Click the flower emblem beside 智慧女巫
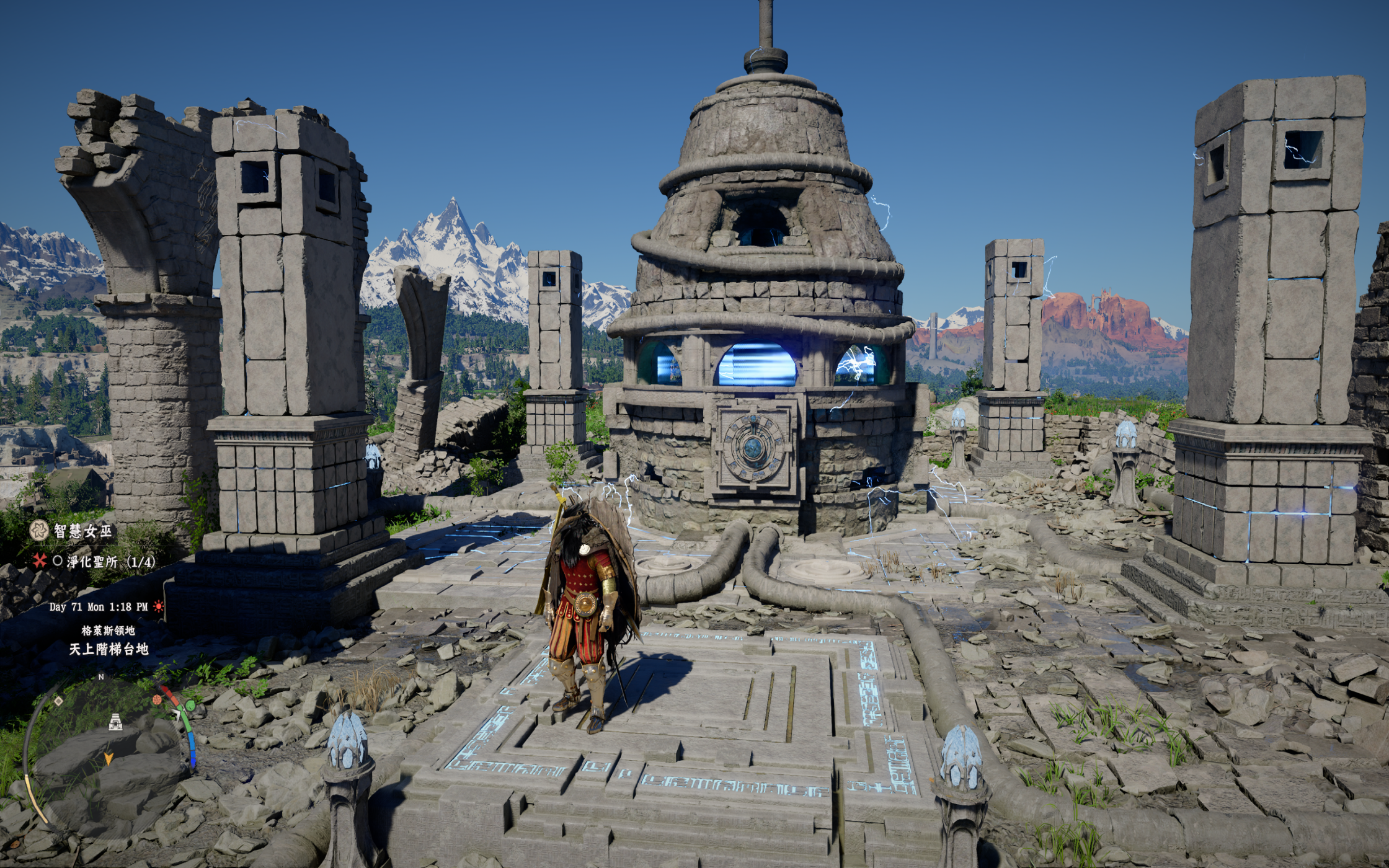 coord(39,530)
